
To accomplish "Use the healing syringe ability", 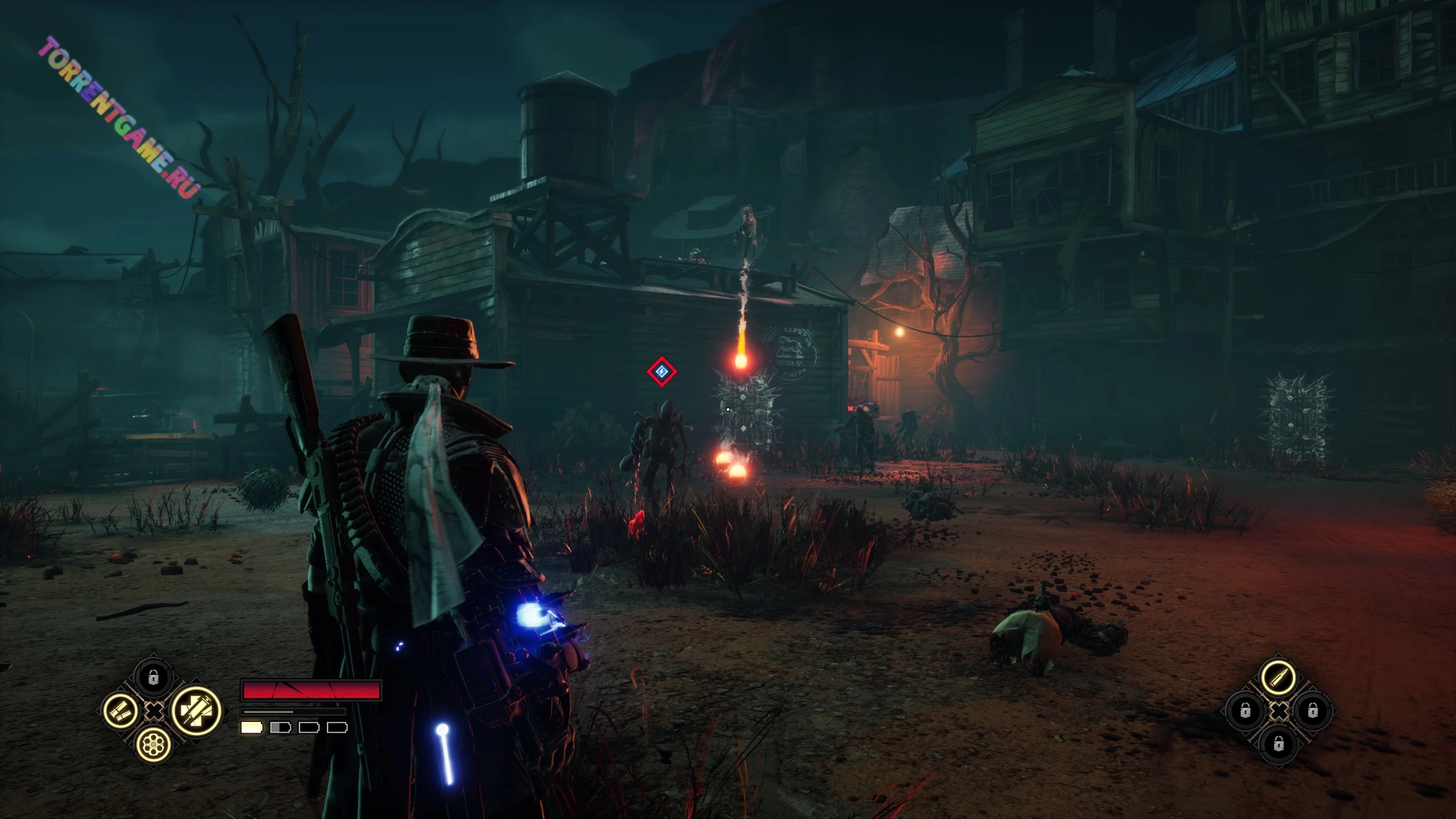I will (x=196, y=711).
